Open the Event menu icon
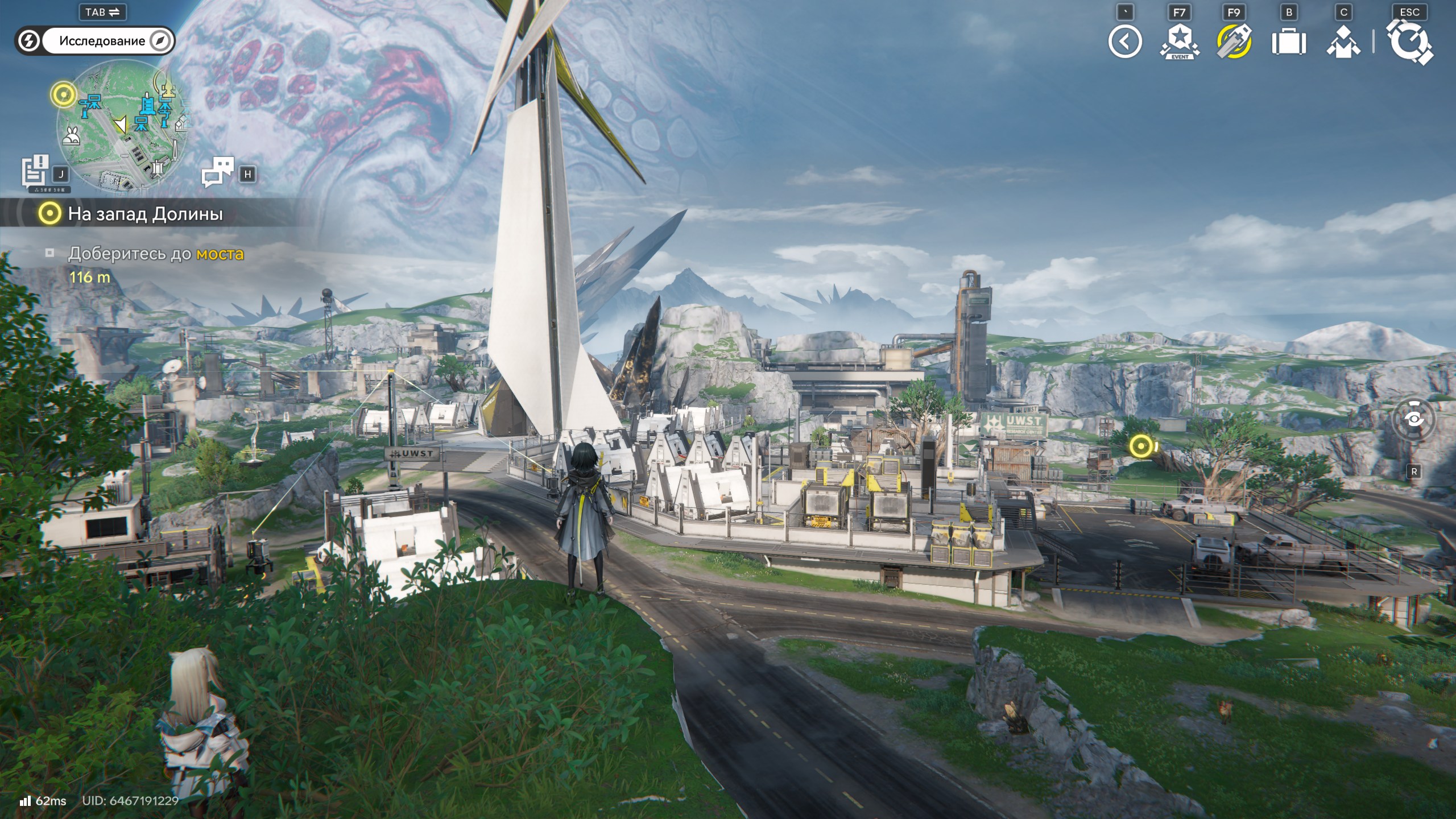The width and height of the screenshot is (1456, 819). pos(1179,42)
